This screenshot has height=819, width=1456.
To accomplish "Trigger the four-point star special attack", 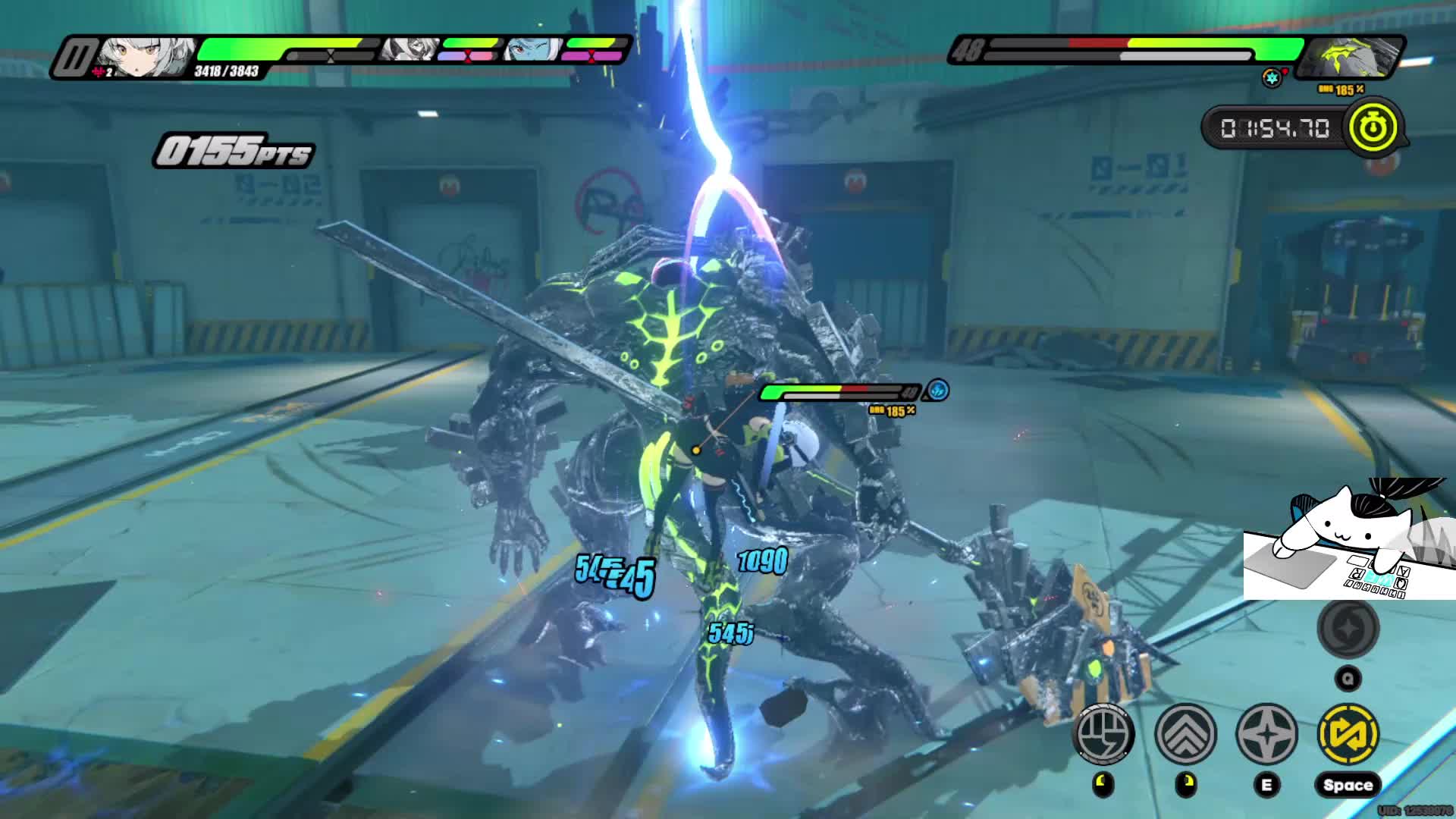I will click(x=1266, y=733).
